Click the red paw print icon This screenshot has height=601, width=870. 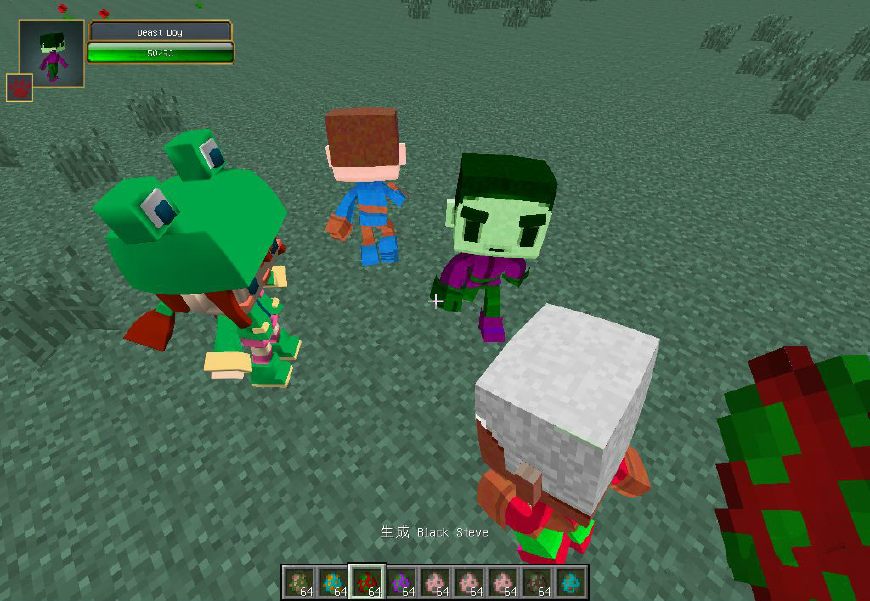pyautogui.click(x=20, y=88)
